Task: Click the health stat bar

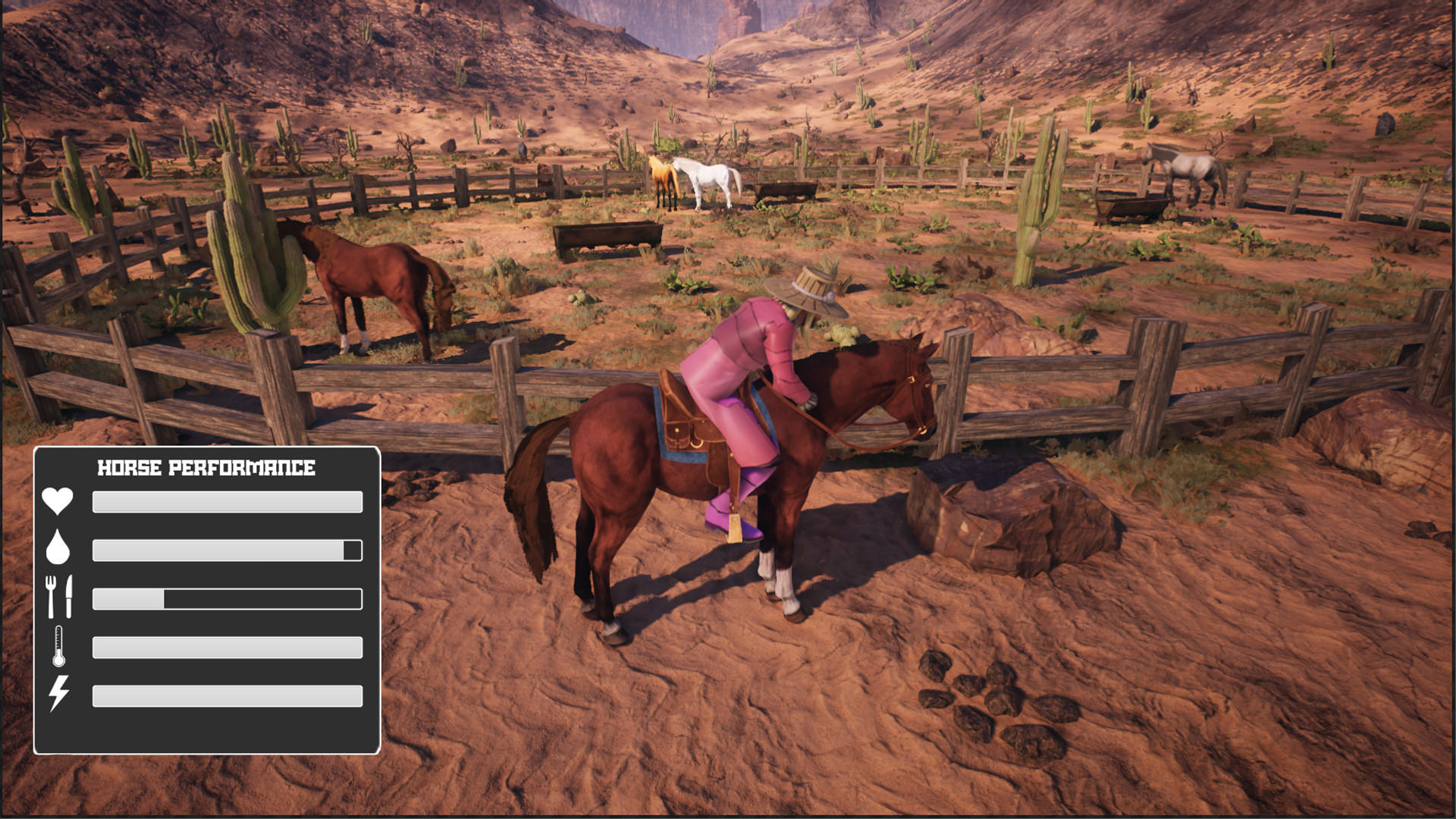Action: pyautogui.click(x=226, y=501)
